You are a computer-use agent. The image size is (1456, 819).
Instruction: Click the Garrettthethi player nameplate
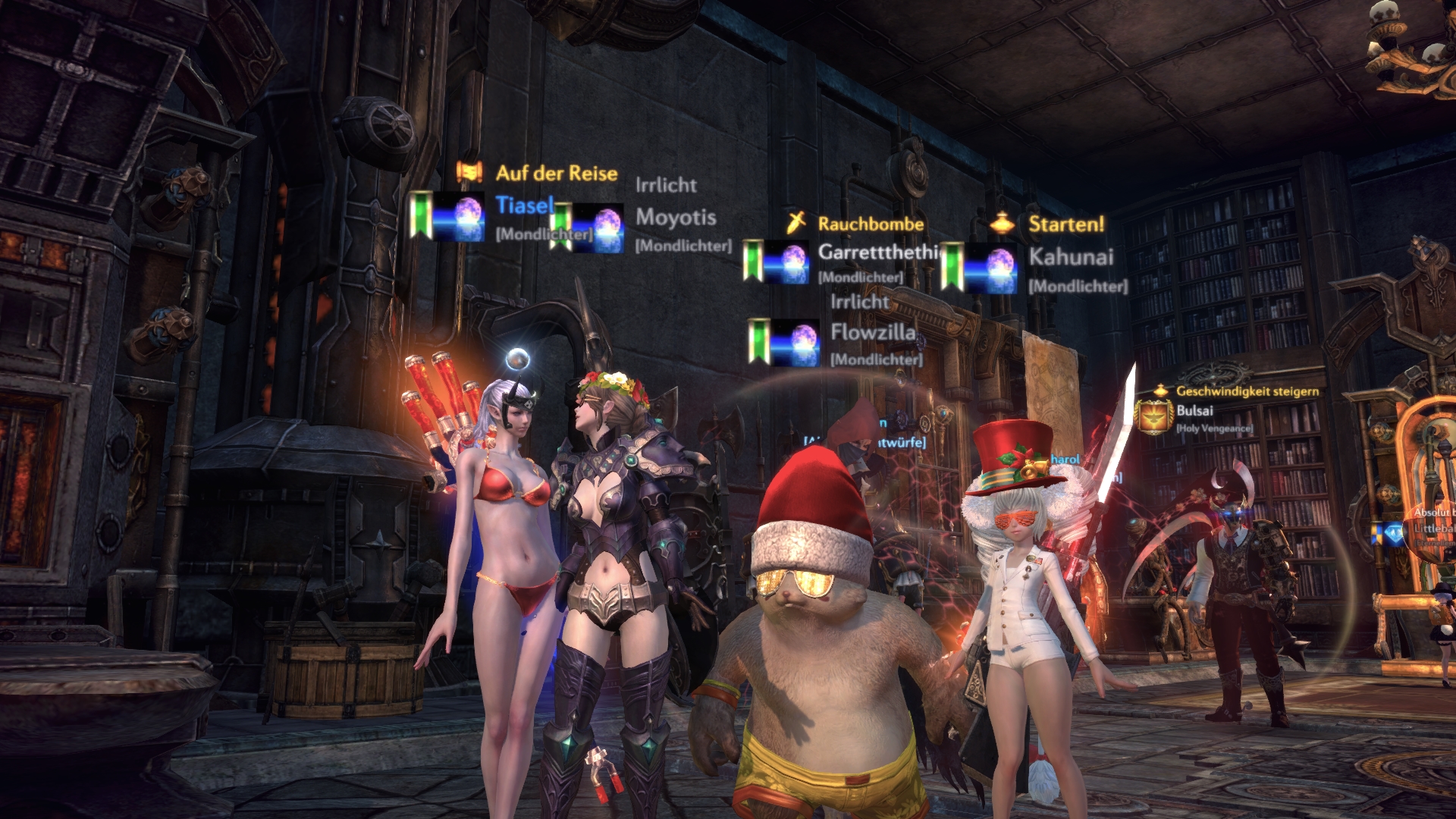[877, 252]
